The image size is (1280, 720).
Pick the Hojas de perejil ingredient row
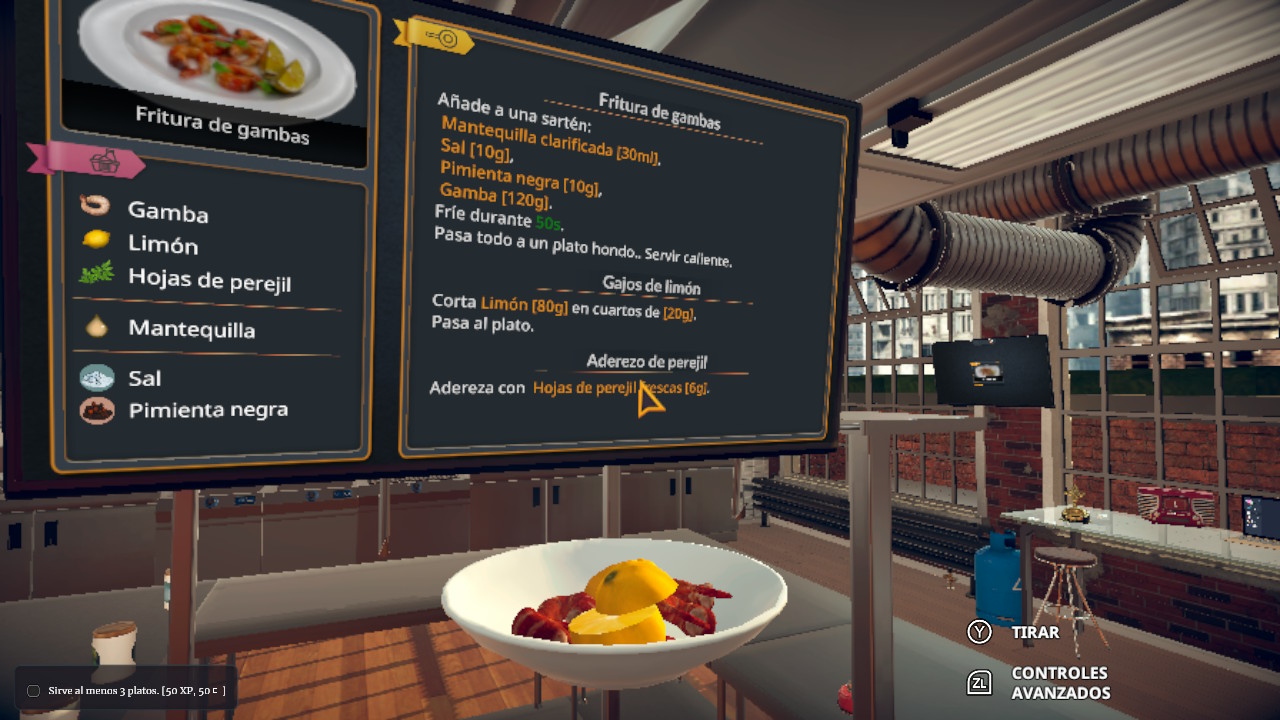(208, 279)
